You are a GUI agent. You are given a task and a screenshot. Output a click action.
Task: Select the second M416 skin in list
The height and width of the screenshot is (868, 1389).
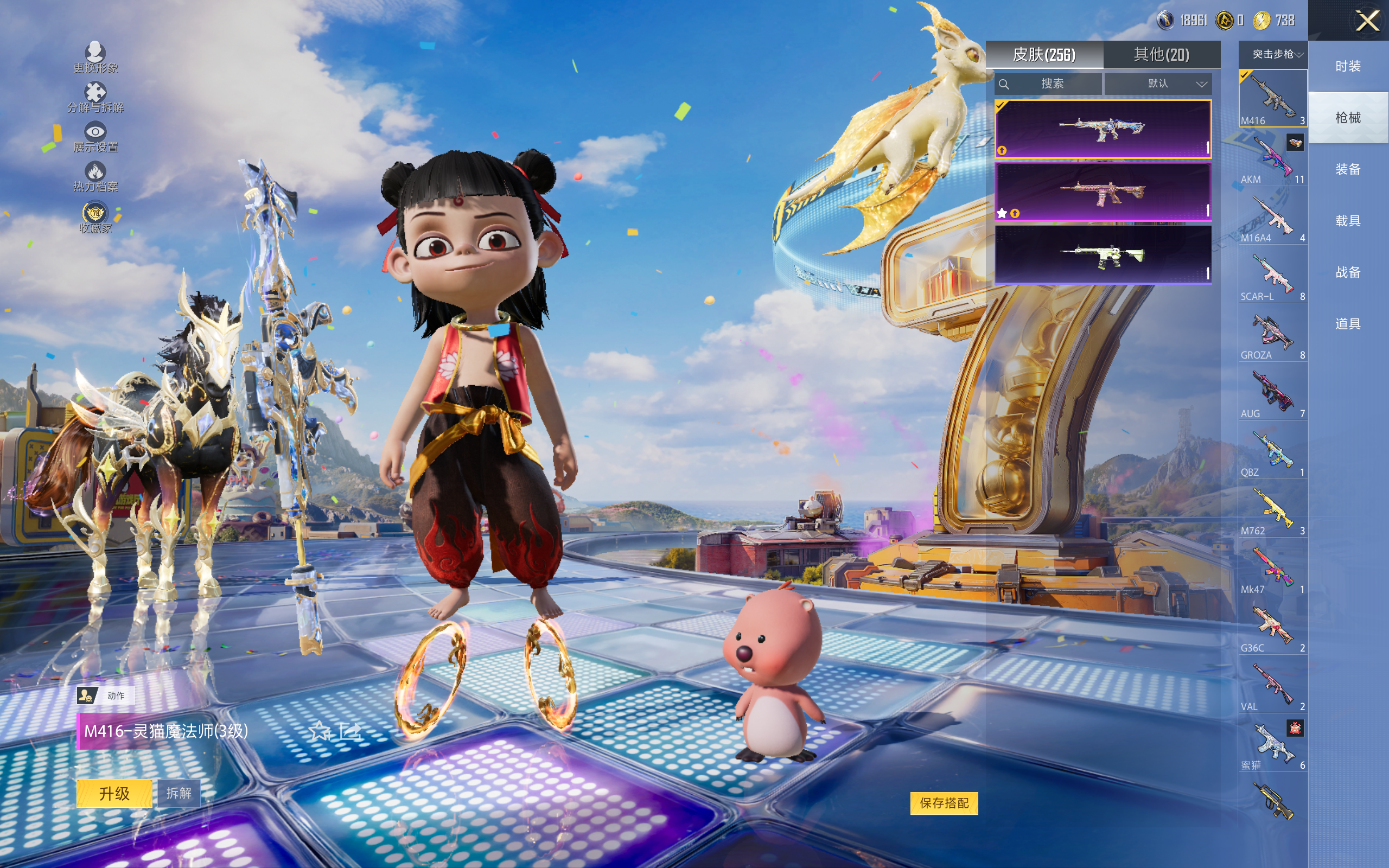coord(1103,192)
